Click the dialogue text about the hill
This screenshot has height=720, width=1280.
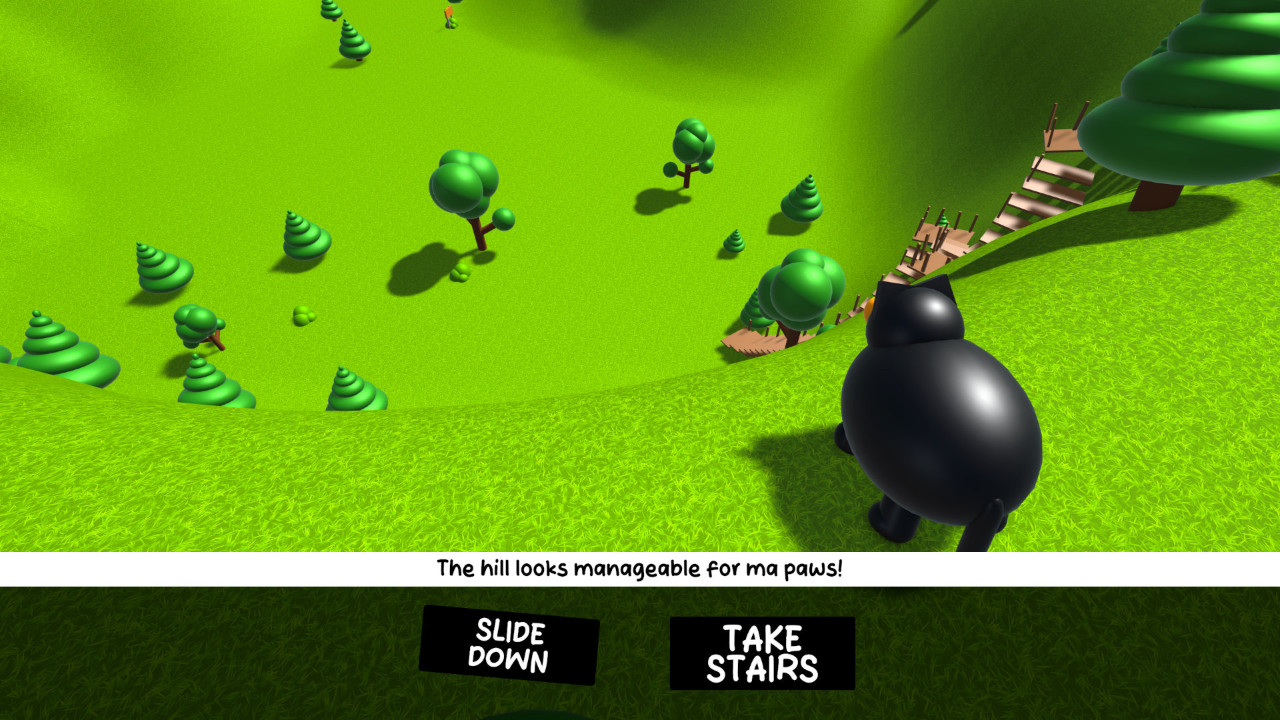(640, 570)
